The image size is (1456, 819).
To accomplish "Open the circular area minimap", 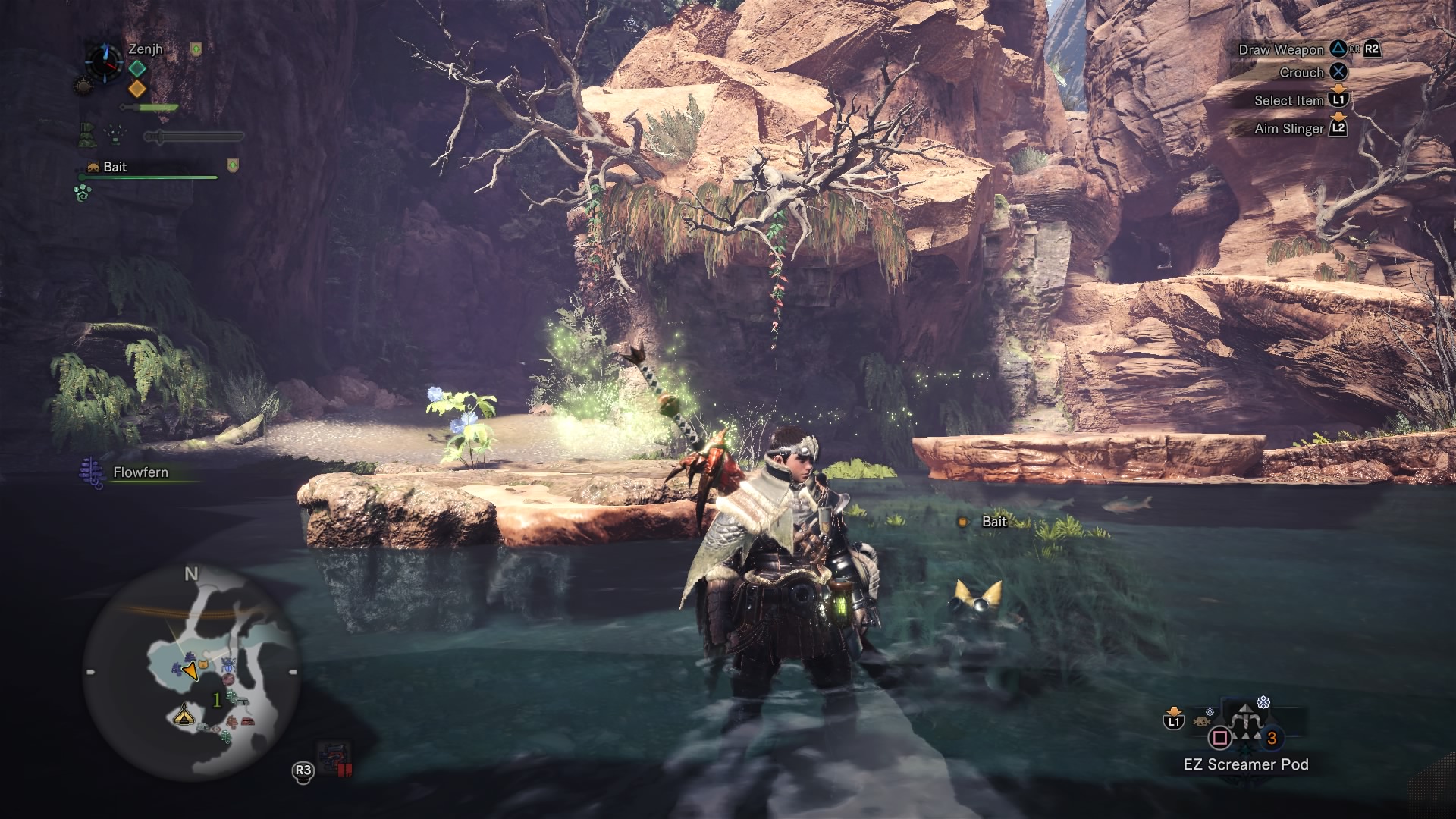I will (x=191, y=673).
